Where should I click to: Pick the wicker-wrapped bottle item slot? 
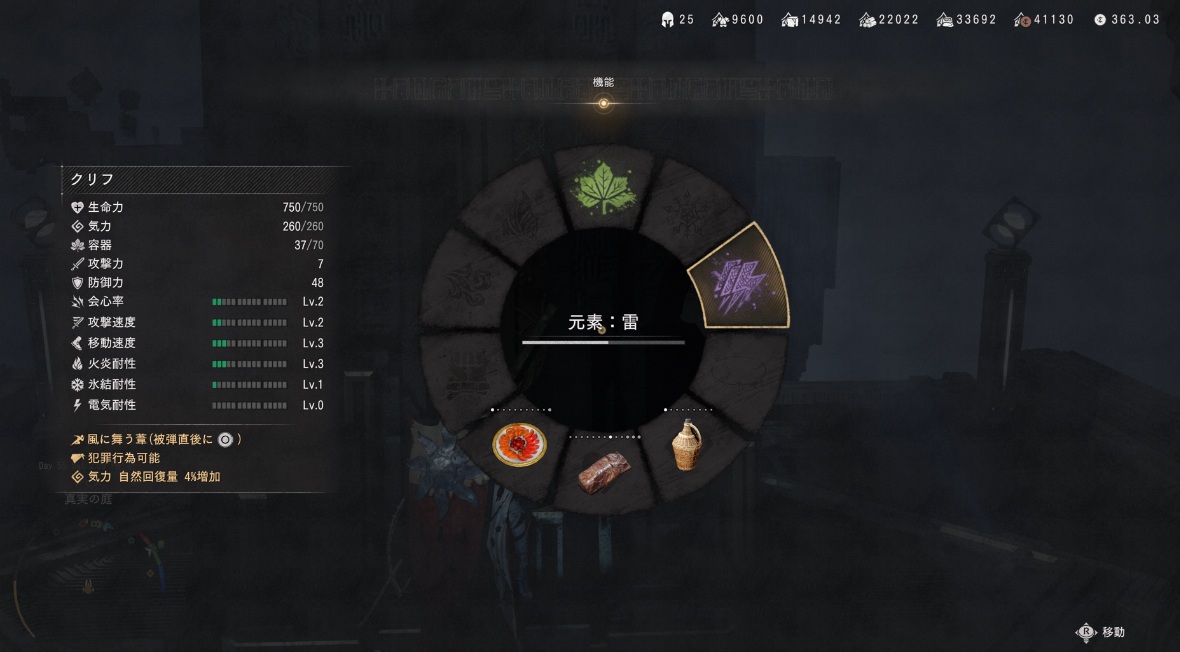tap(685, 444)
